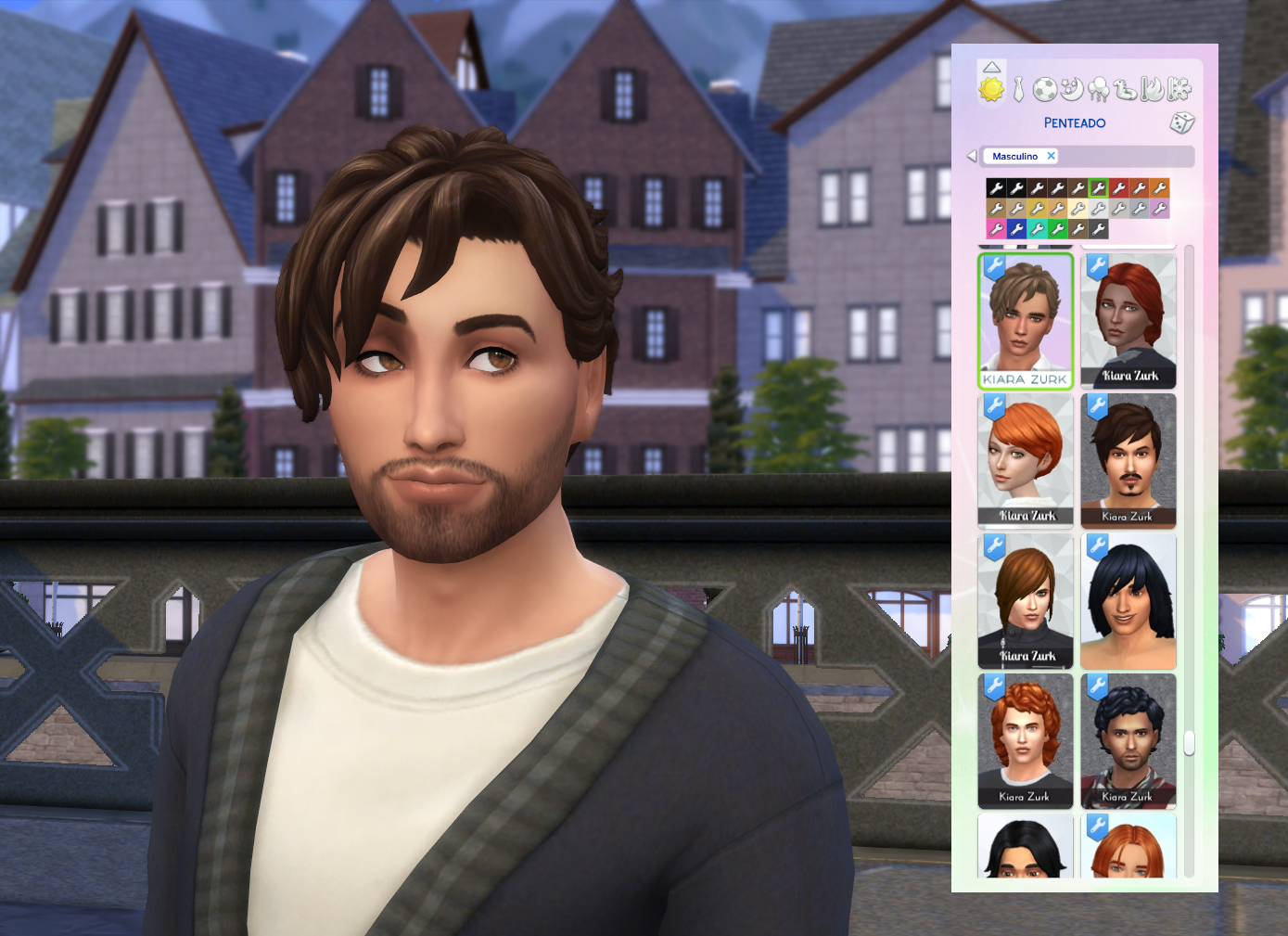Image resolution: width=1288 pixels, height=936 pixels.
Task: Pick the pink hair color swatch
Action: pyautogui.click(x=997, y=228)
